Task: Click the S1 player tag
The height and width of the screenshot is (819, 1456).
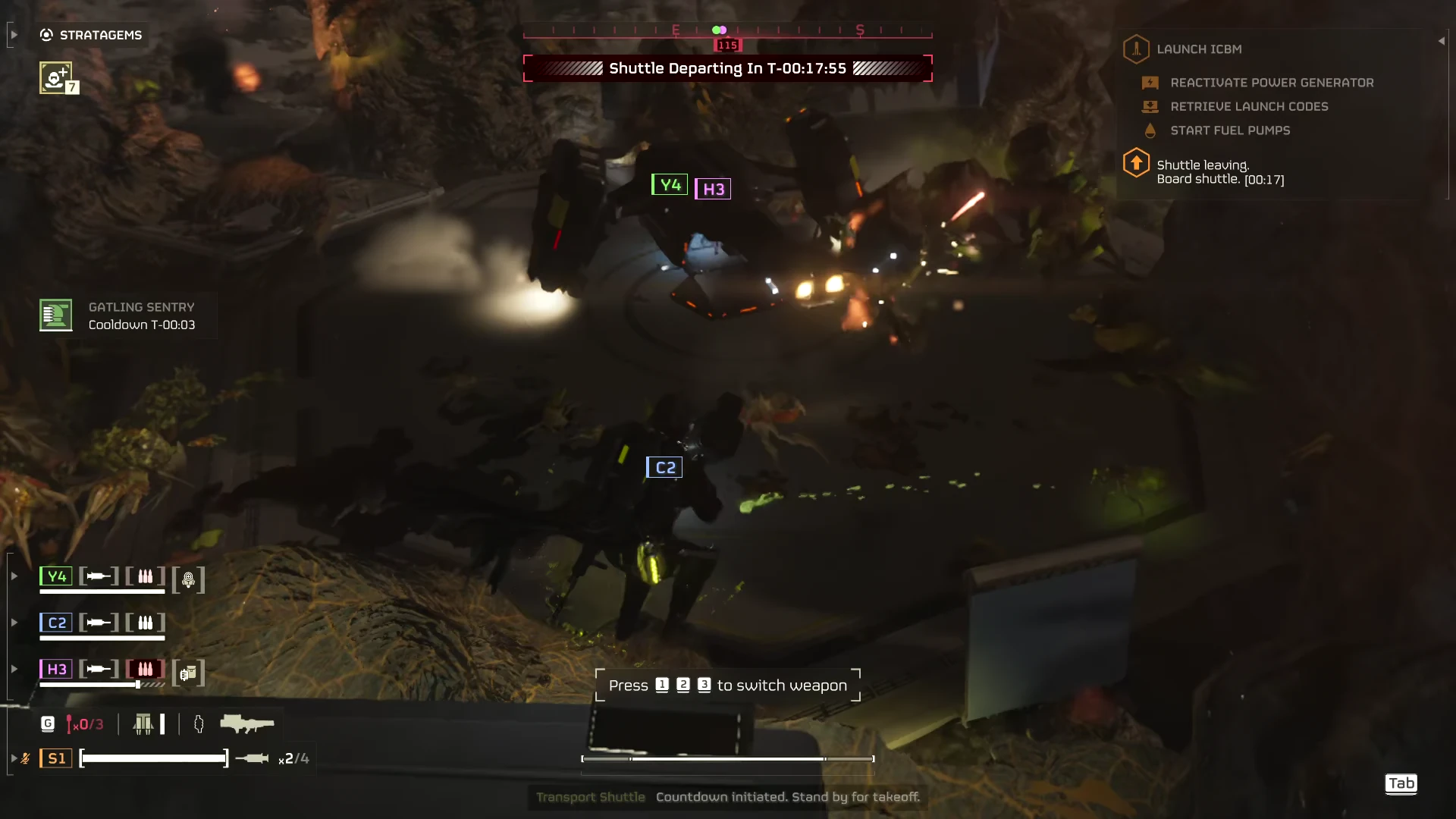Action: [x=56, y=758]
